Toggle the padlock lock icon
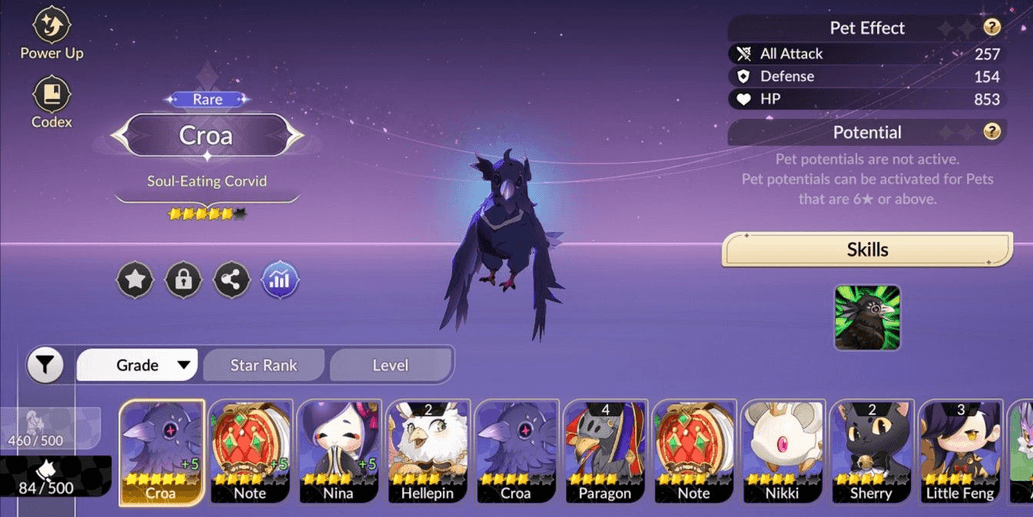This screenshot has height=517, width=1033. 183,280
